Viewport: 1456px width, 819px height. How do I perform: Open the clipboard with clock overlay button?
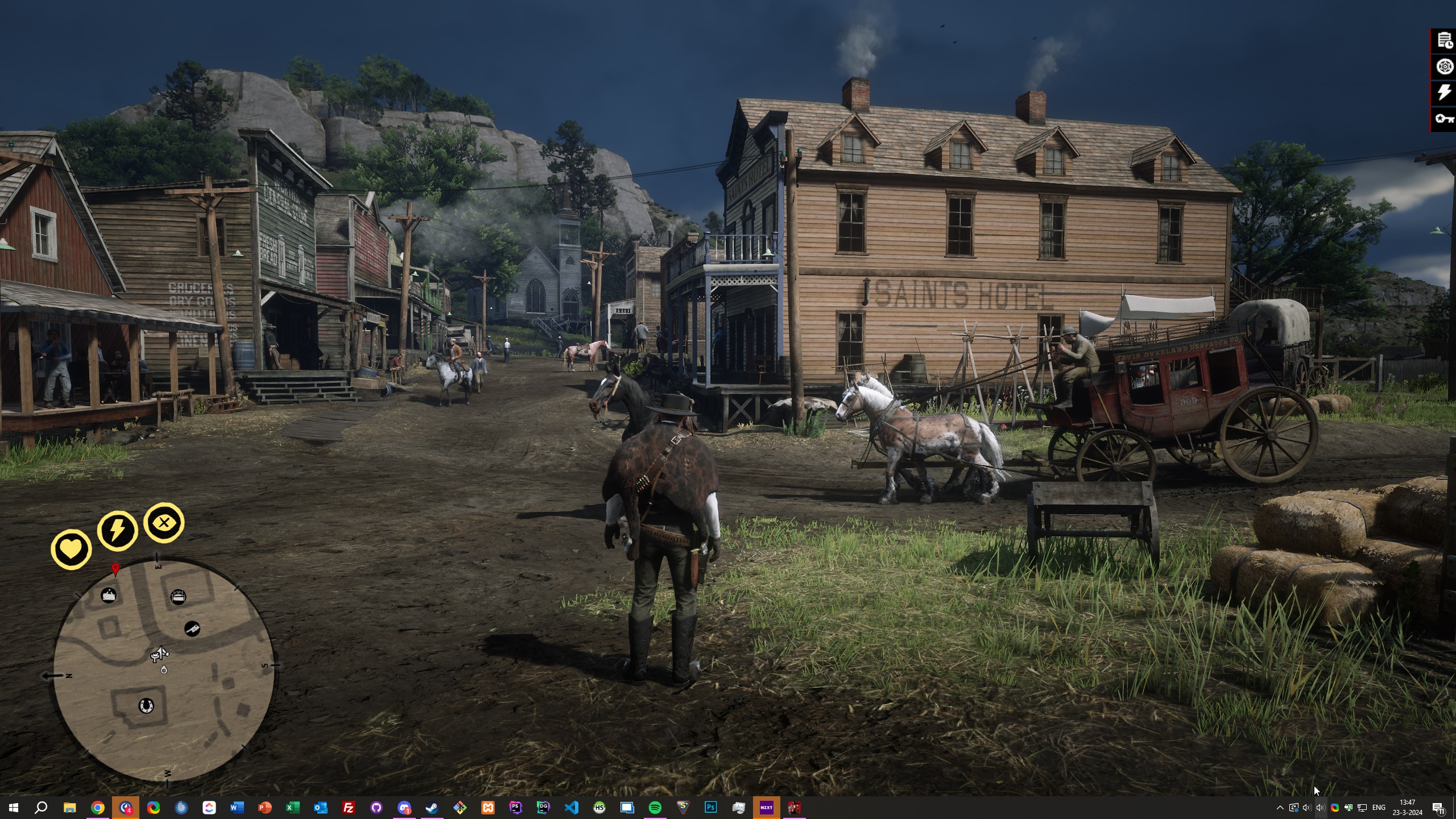coord(1445,40)
